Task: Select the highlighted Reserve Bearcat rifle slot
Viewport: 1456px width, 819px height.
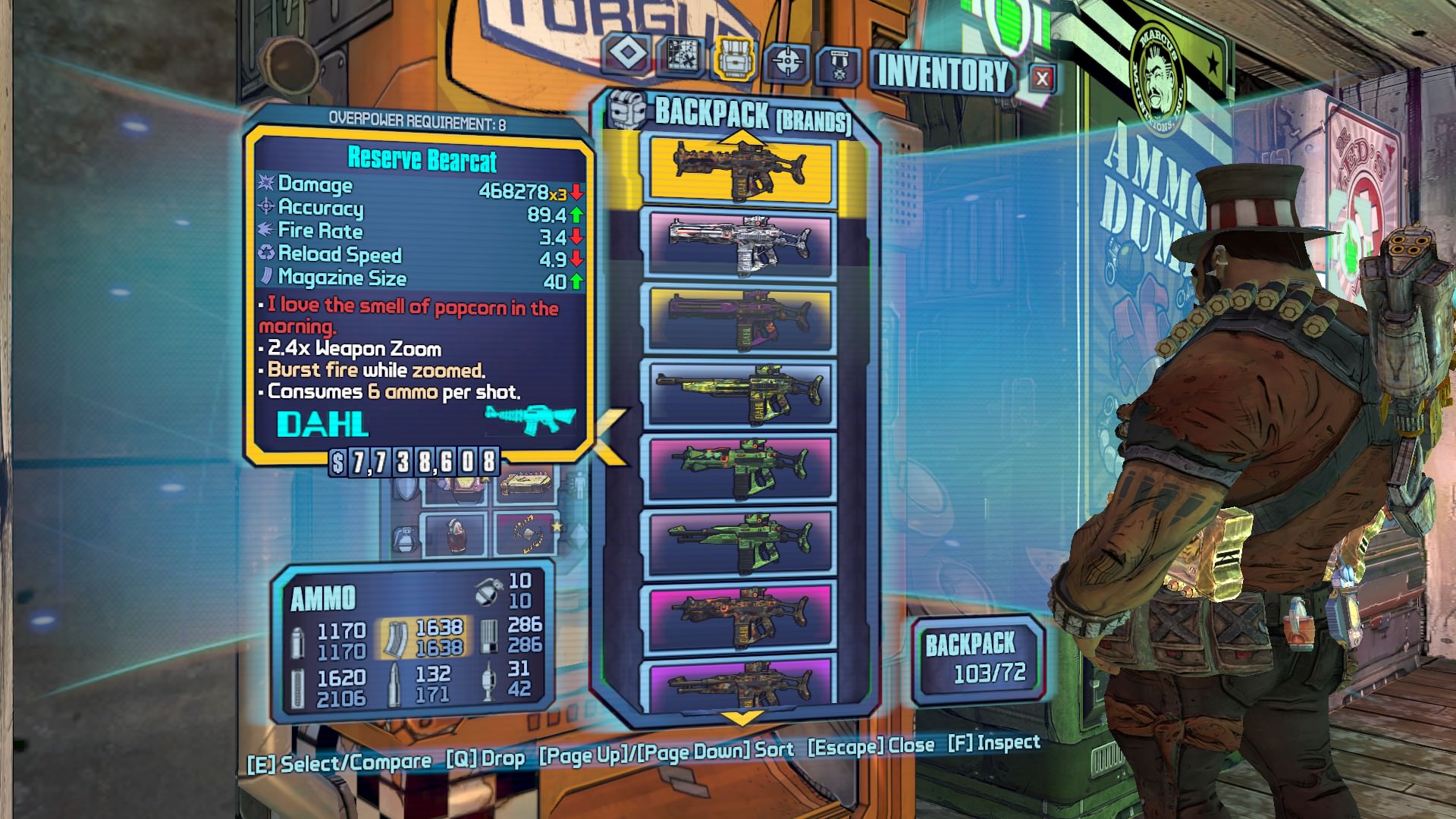Action: [x=738, y=171]
